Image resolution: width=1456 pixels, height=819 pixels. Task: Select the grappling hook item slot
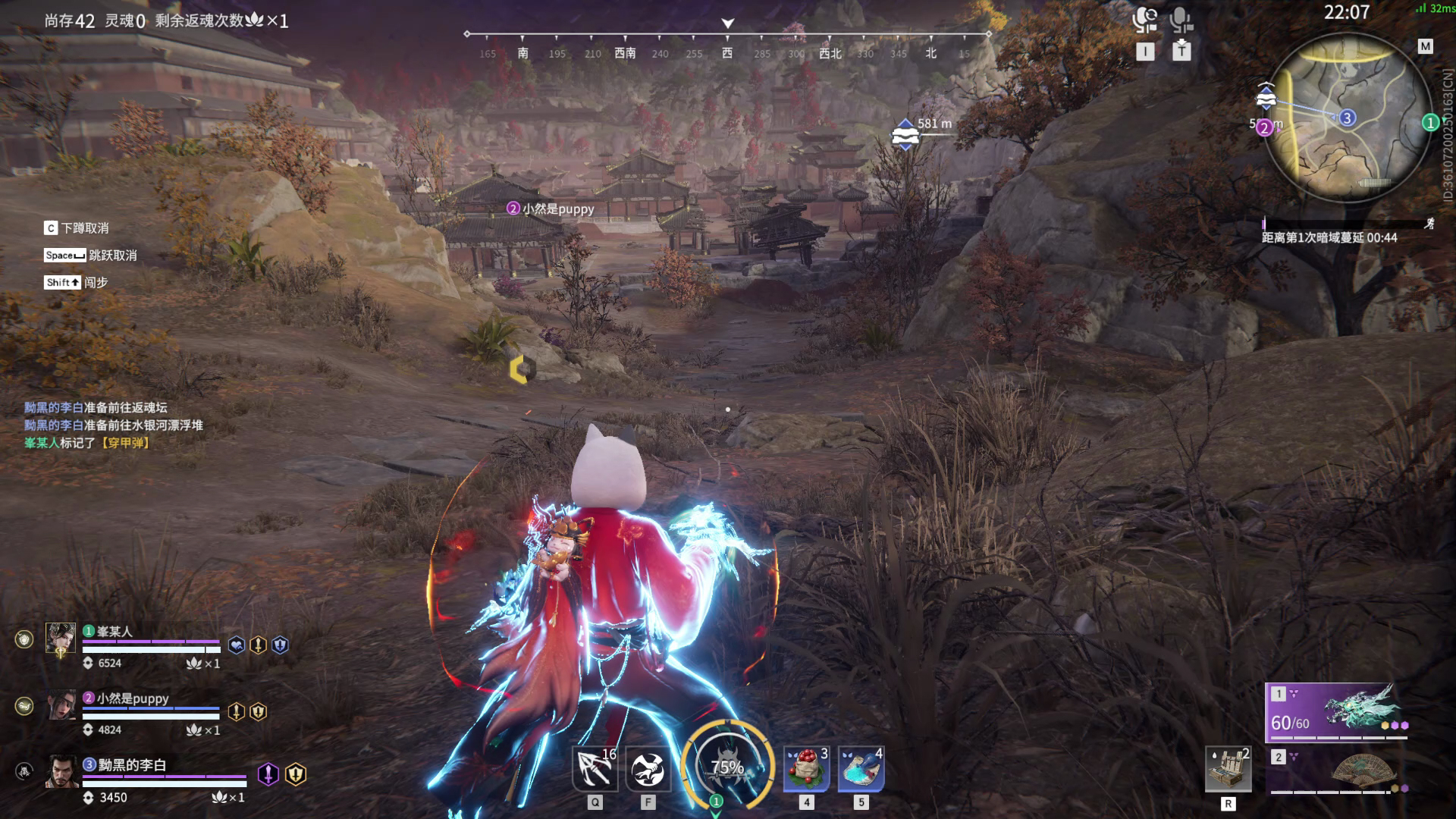[x=594, y=768]
